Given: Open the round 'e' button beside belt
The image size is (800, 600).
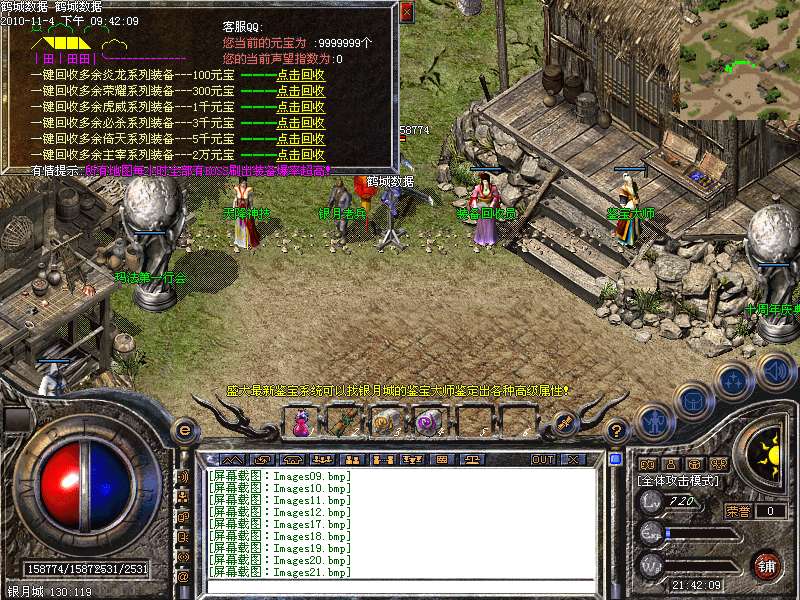Looking at the screenshot, I should point(184,431).
